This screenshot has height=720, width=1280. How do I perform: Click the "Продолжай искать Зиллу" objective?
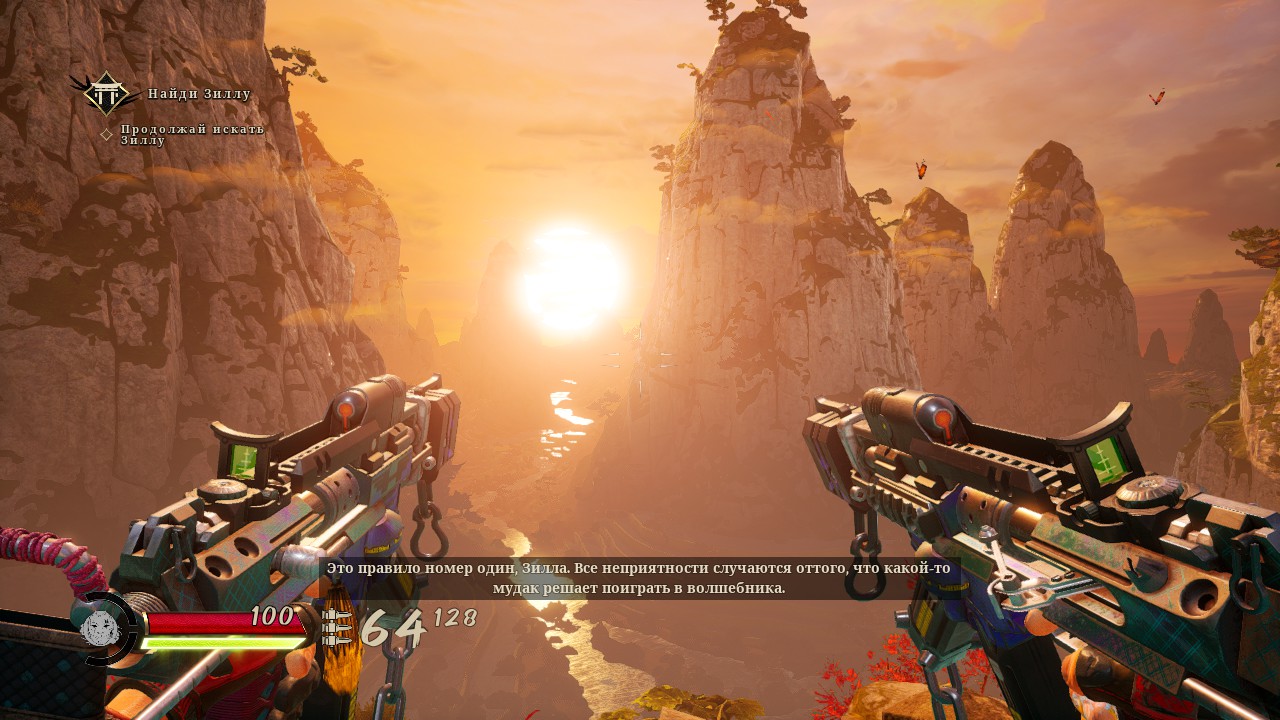192,134
